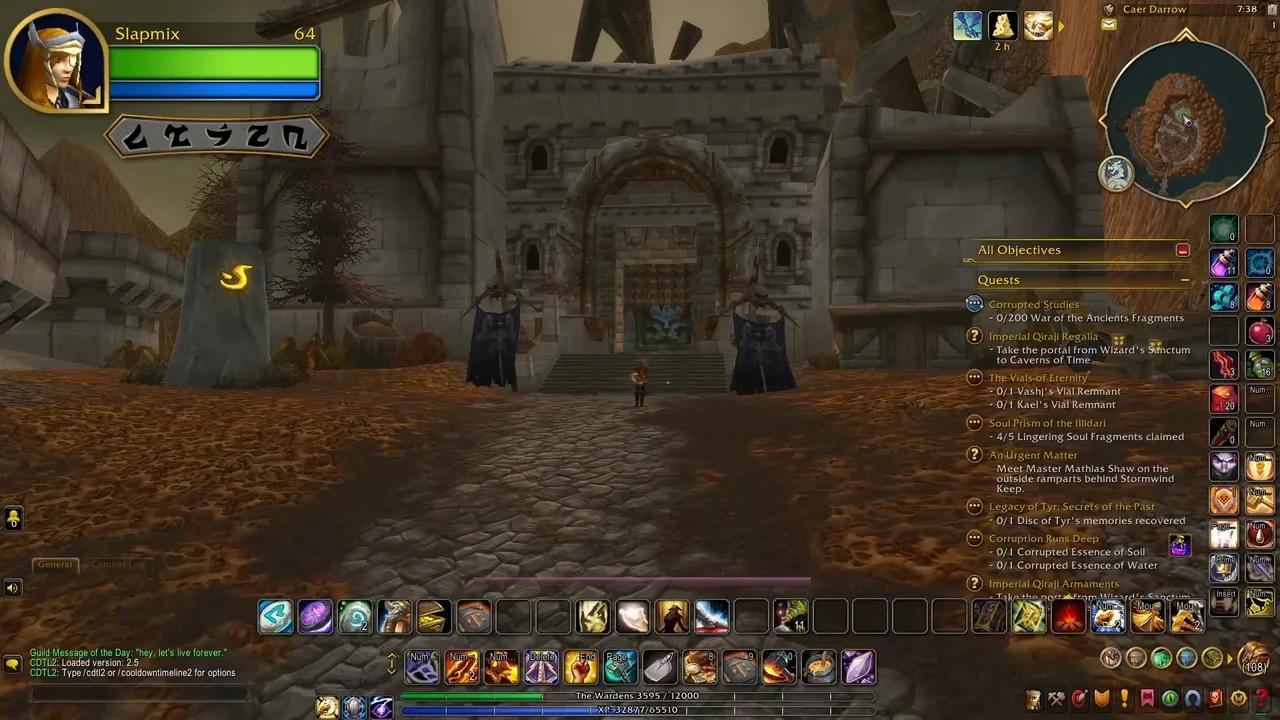Open the Professions panel via crossed hammers icon
The image size is (1280, 720).
click(1056, 698)
